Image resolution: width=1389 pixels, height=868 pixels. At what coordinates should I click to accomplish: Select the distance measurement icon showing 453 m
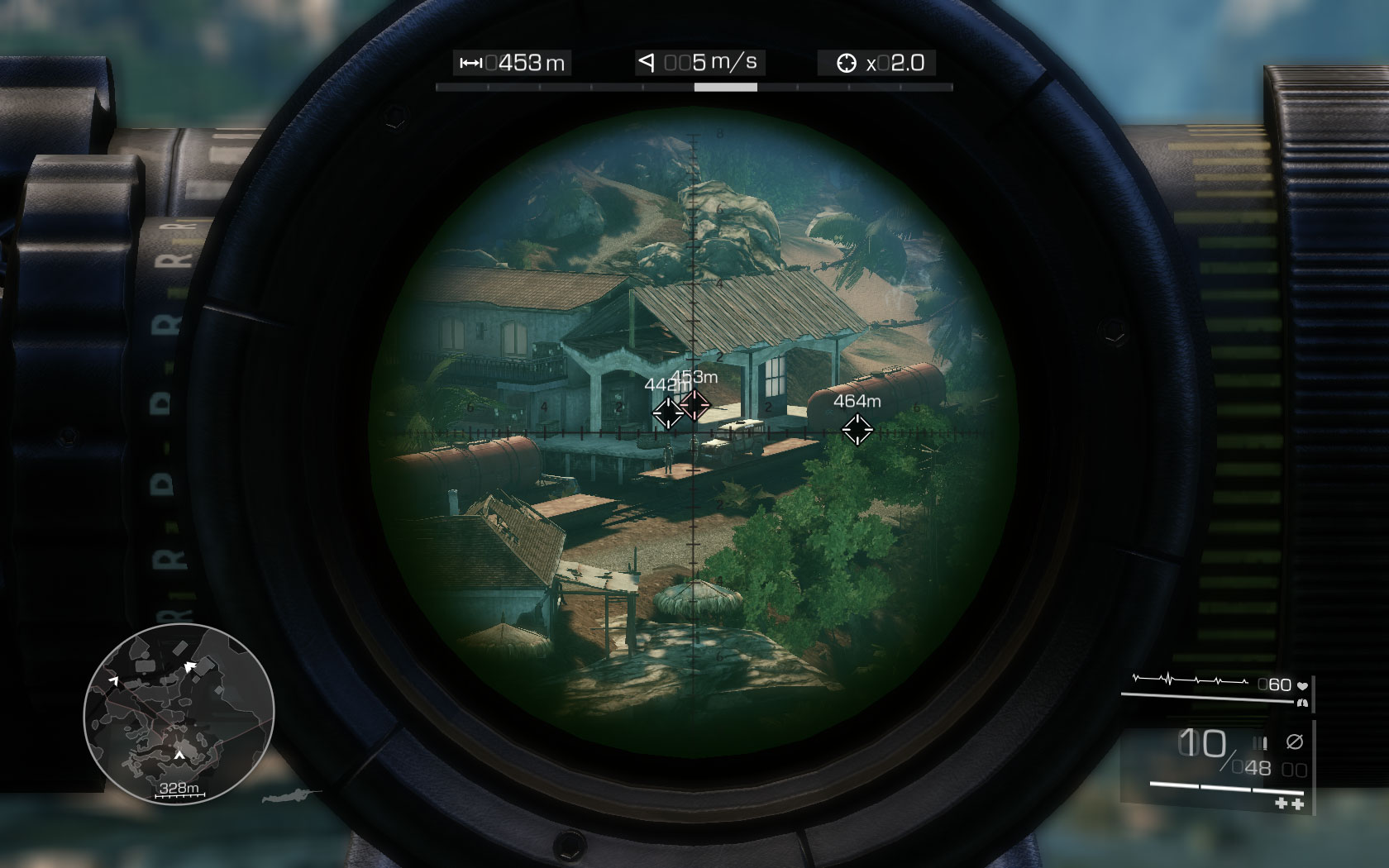[470, 62]
